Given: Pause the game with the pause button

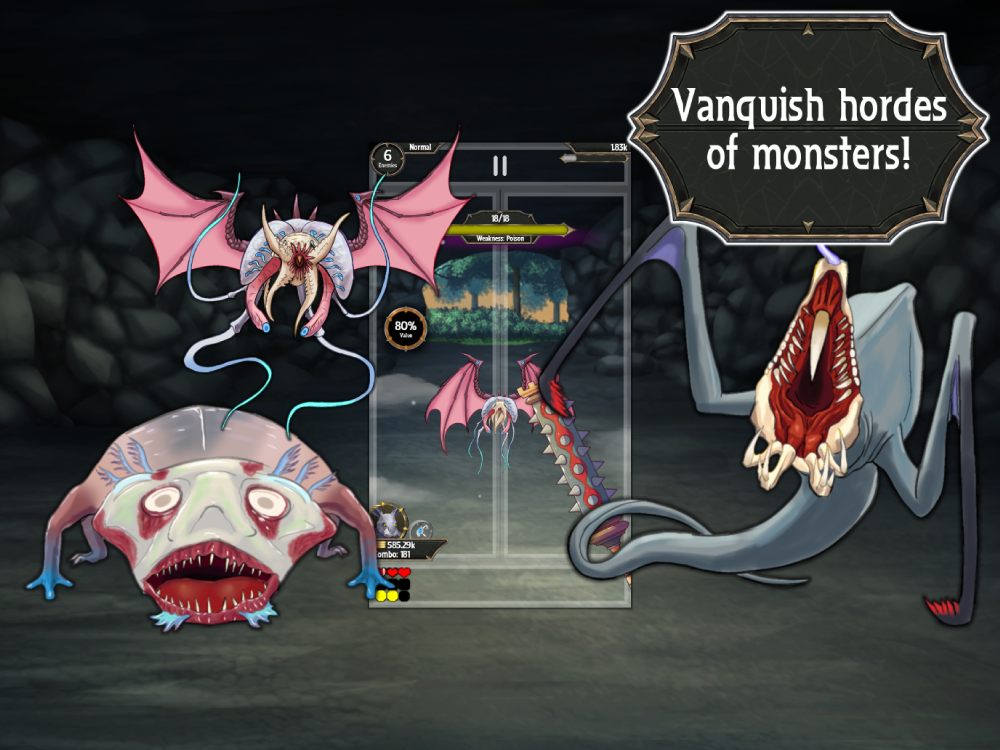Looking at the screenshot, I should point(499,166).
